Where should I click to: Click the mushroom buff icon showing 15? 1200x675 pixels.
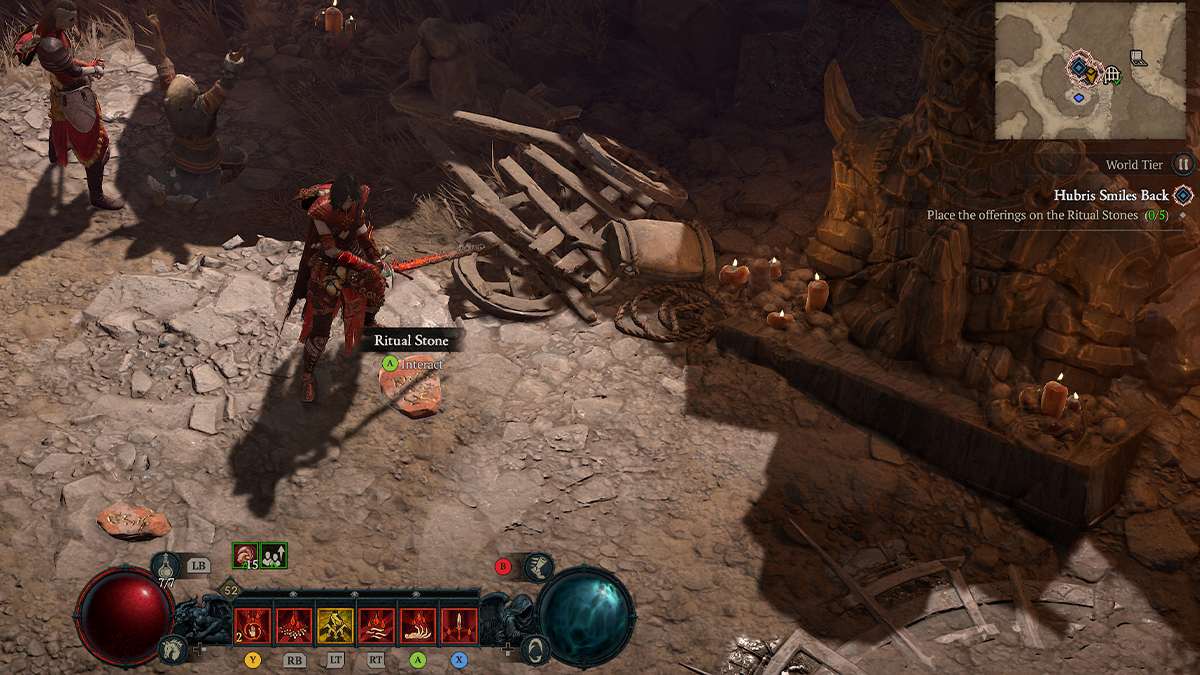coord(245,555)
